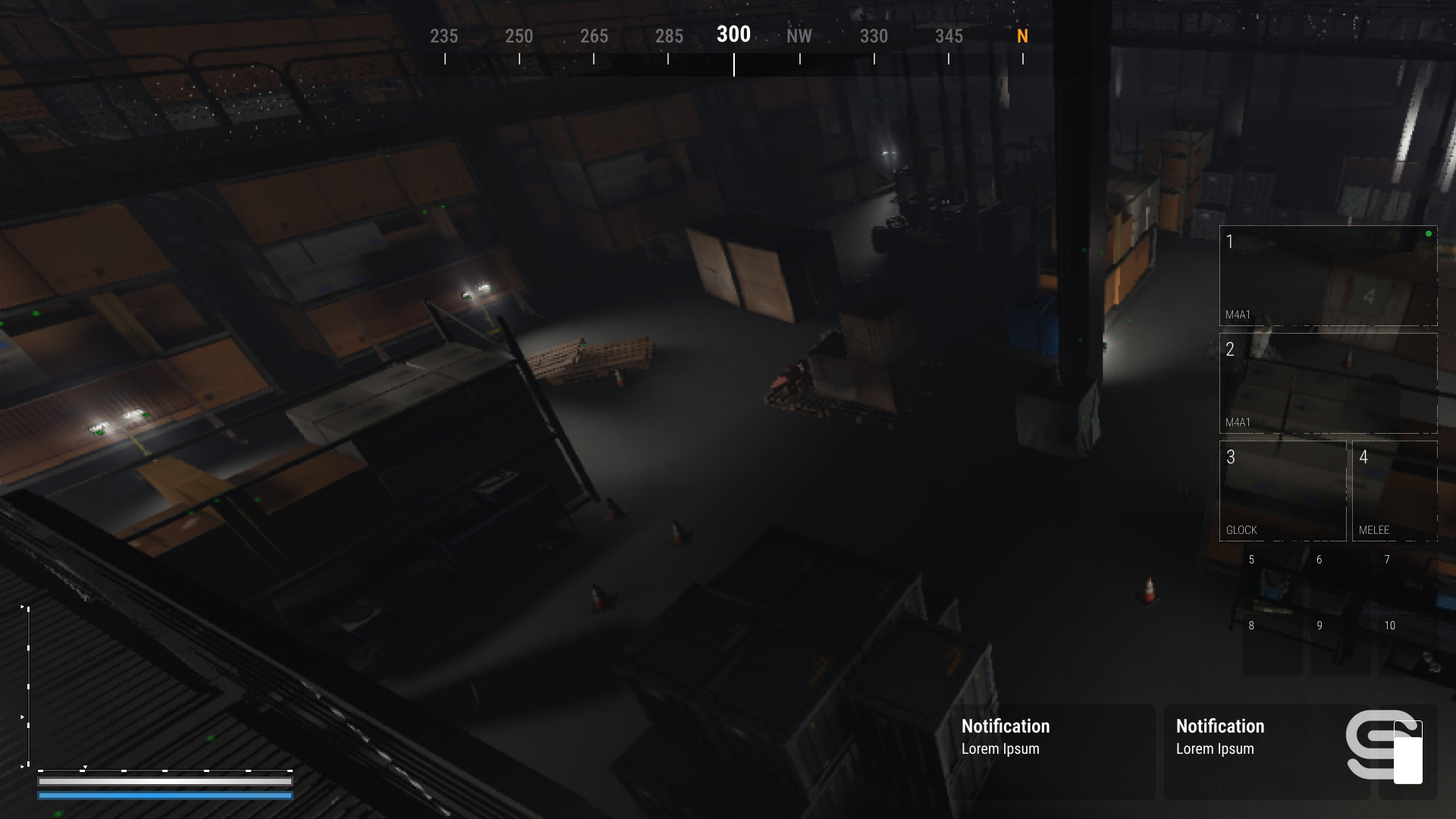The image size is (1456, 819).
Task: Select weapon slot 2 with the M4A1
Action: pos(1328,384)
